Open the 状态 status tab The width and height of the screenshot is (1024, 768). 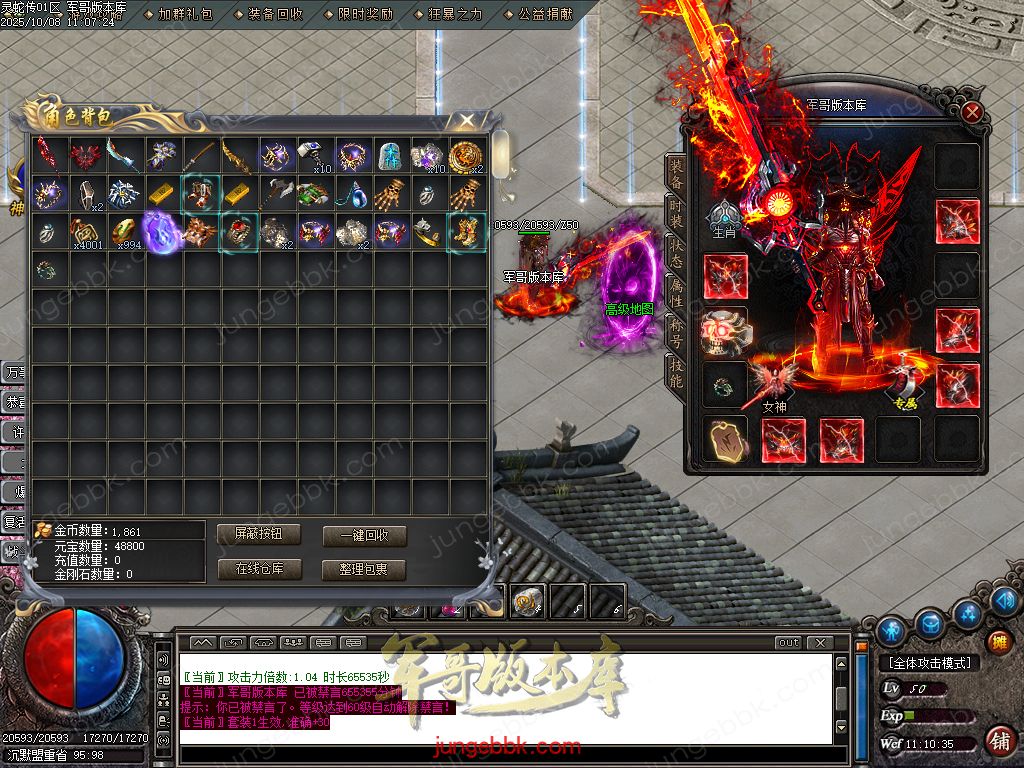(676, 254)
